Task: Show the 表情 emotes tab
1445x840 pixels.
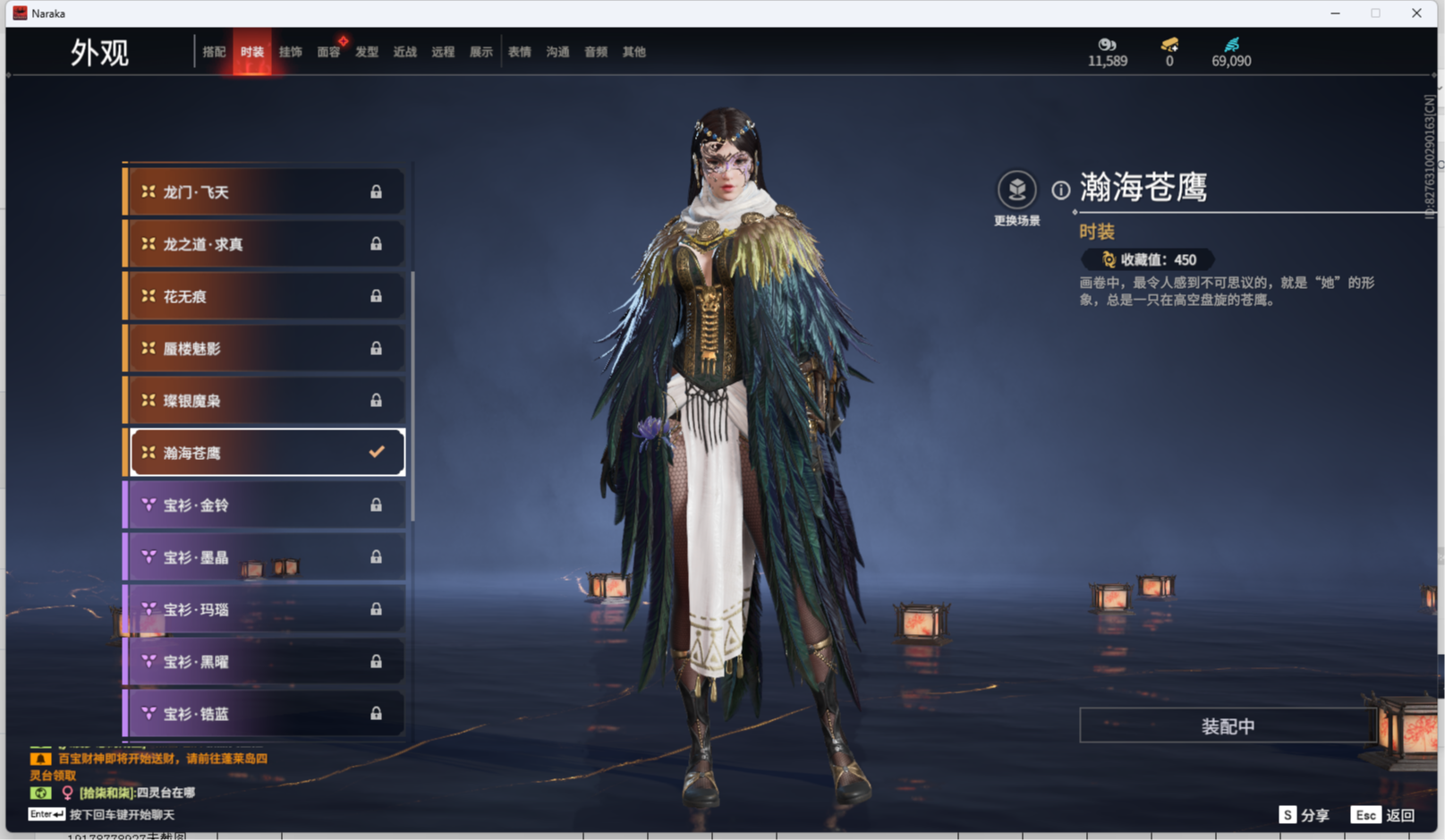Action: tap(519, 52)
